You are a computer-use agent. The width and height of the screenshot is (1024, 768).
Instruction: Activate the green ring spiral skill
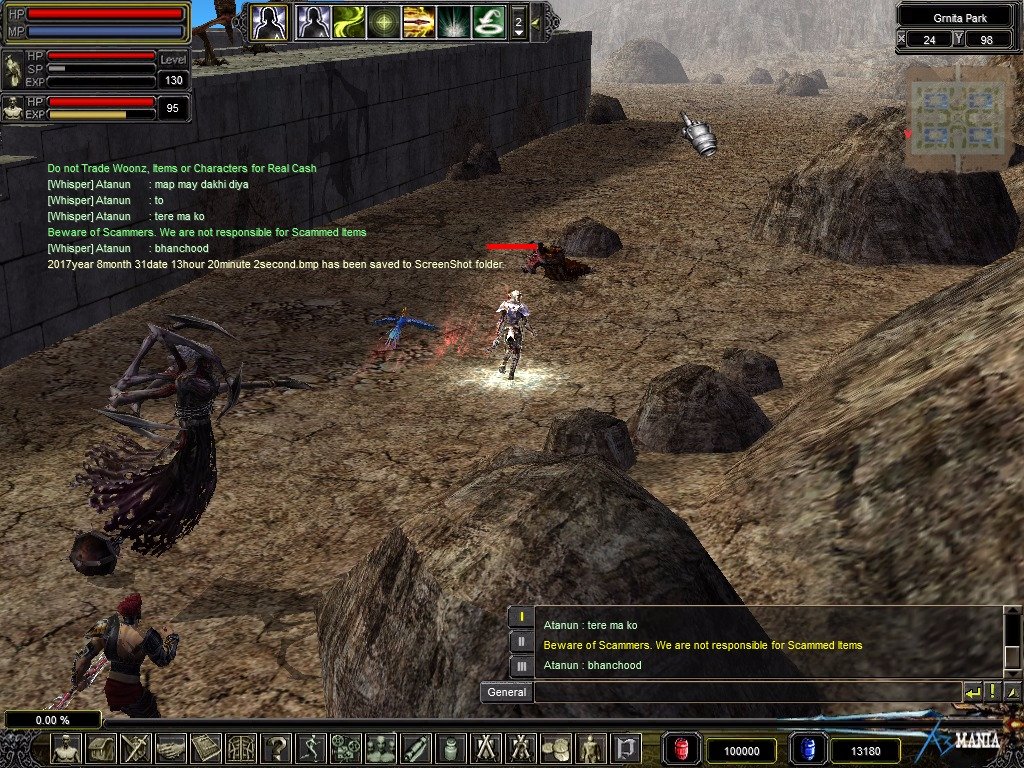pos(488,21)
